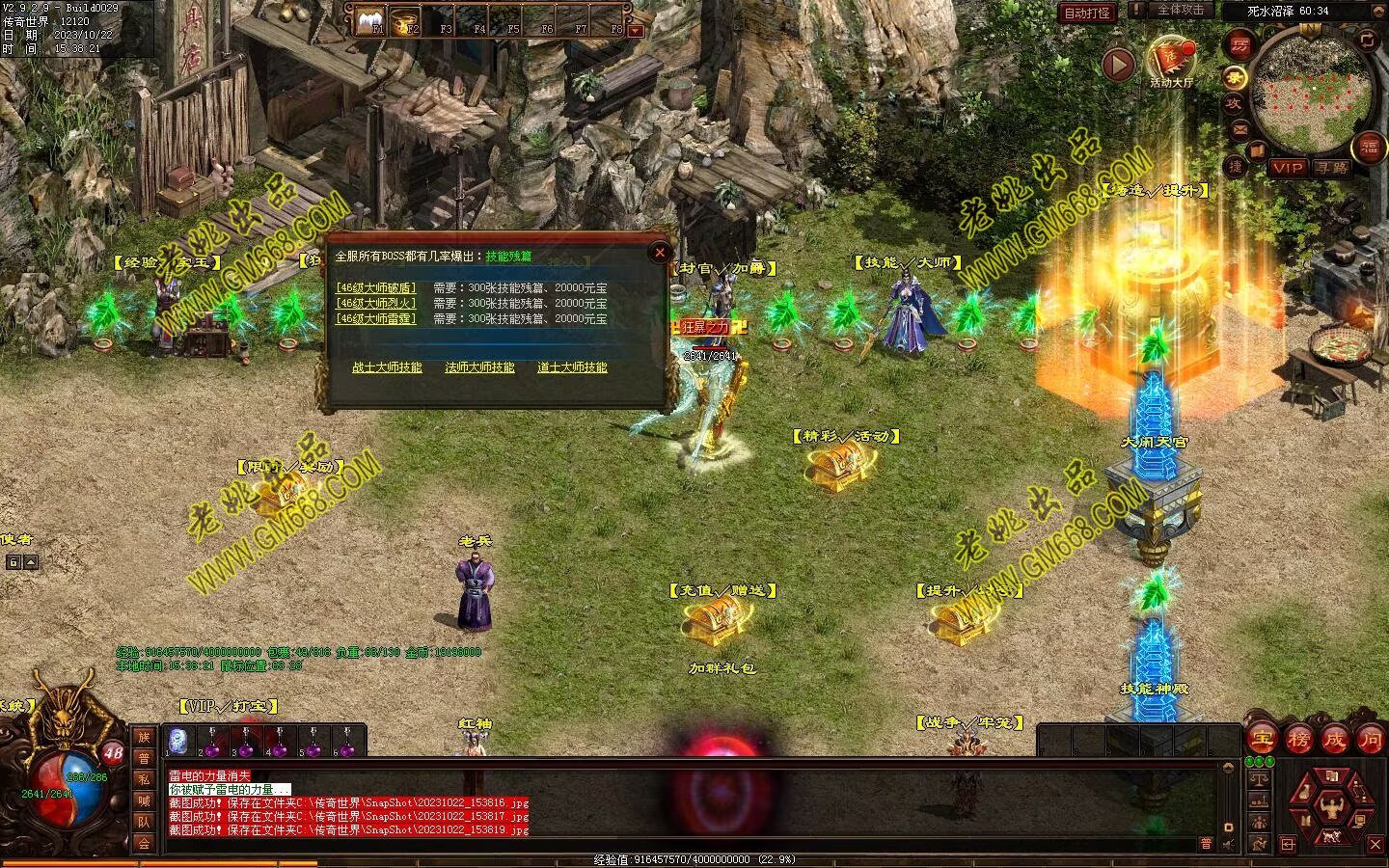This screenshot has height=868, width=1389.
Task: Click the round play arrow button
Action: point(1118,65)
